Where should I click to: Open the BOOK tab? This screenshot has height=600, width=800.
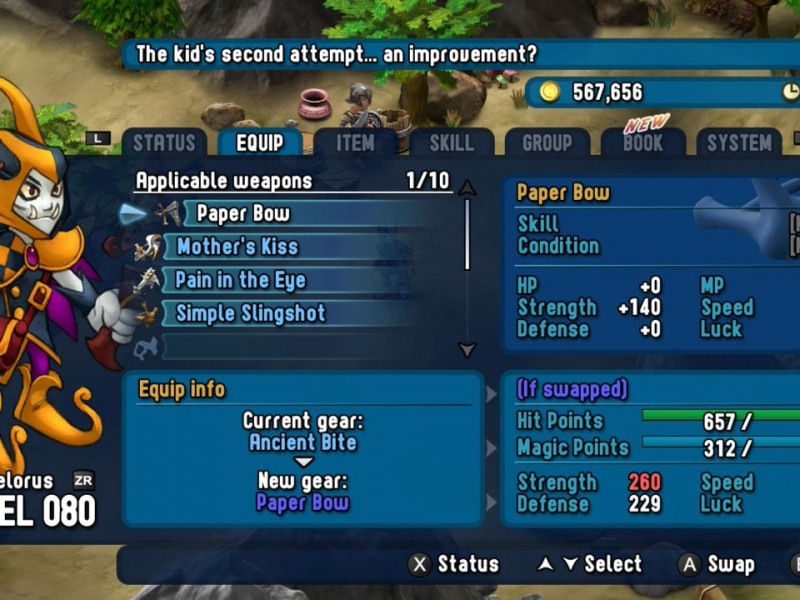(x=642, y=143)
